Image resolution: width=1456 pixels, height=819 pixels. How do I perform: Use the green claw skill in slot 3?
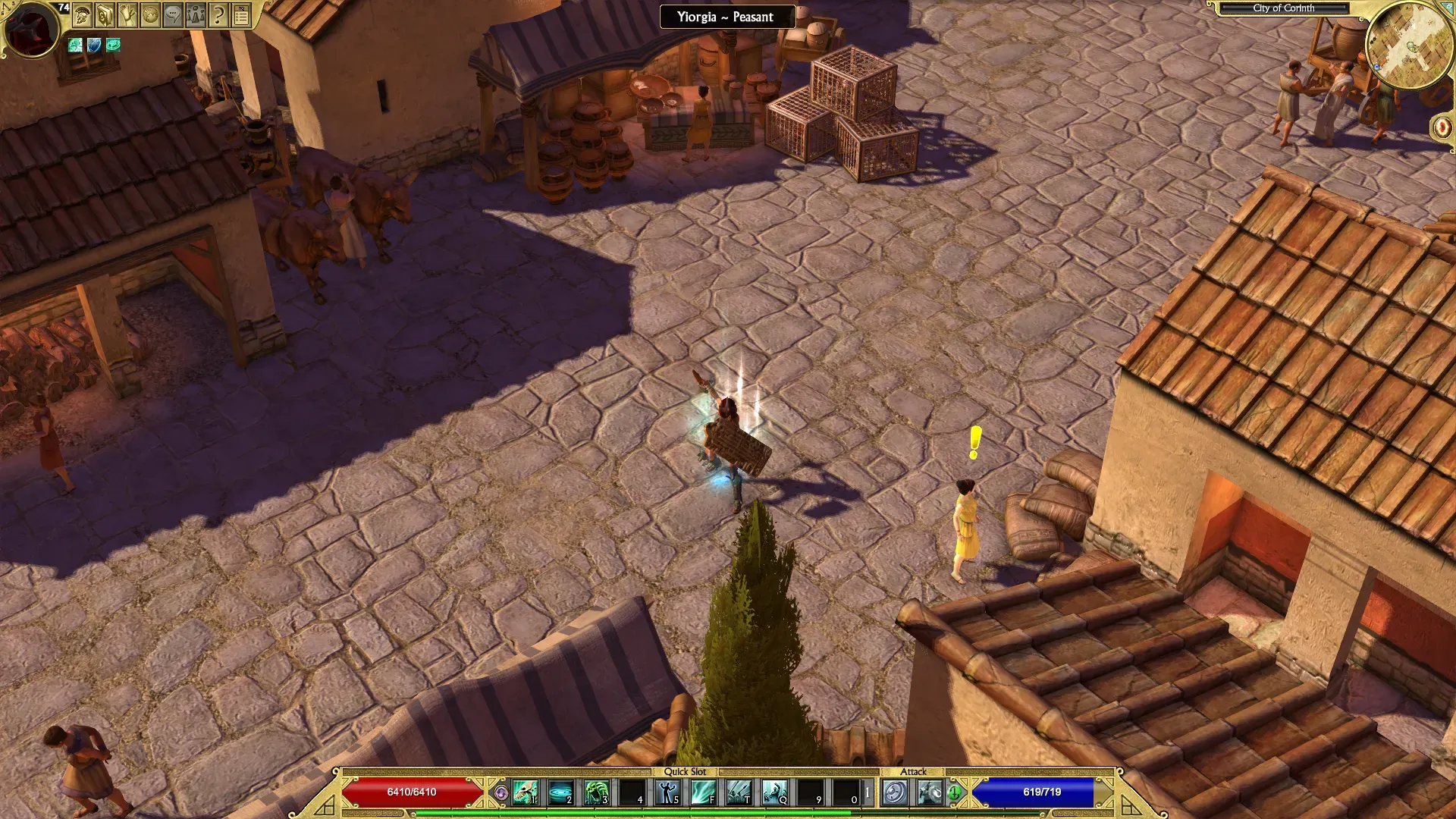(597, 792)
